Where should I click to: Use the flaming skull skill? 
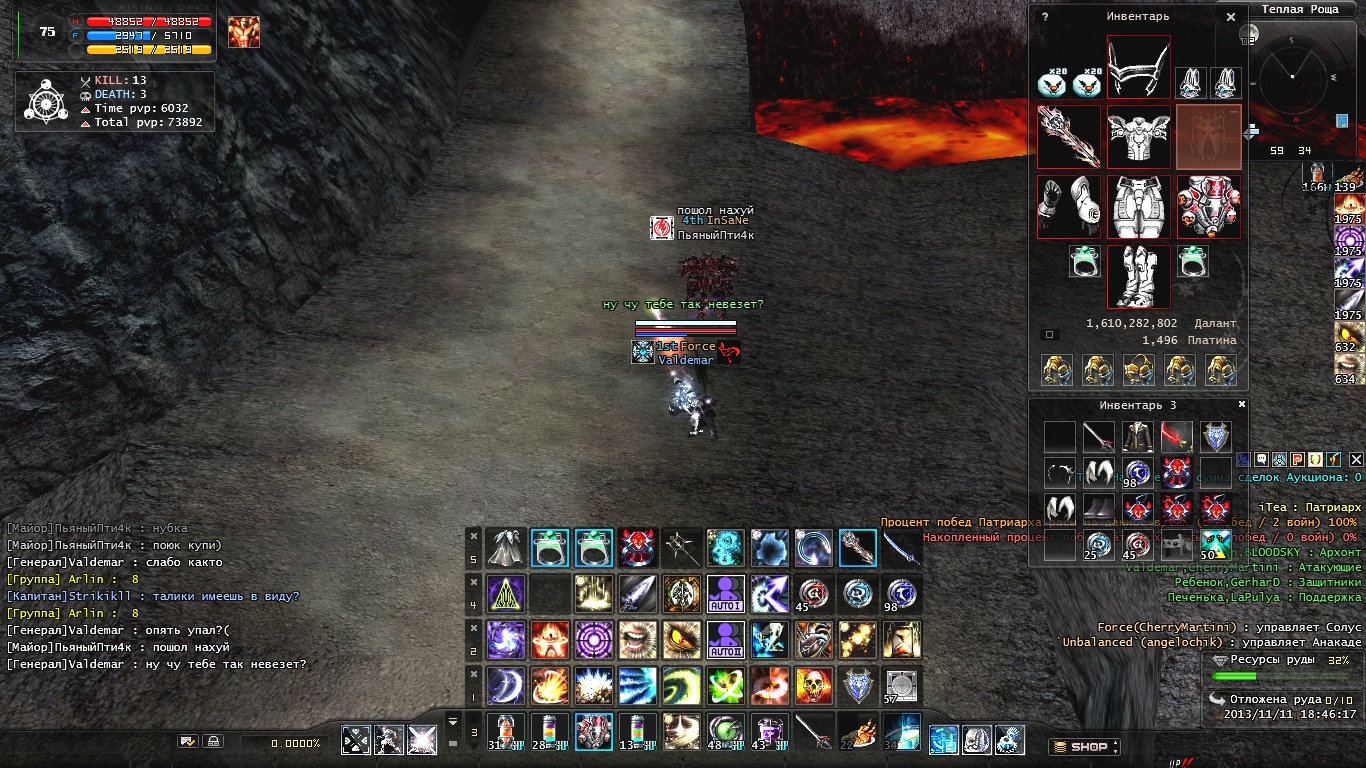coord(813,686)
